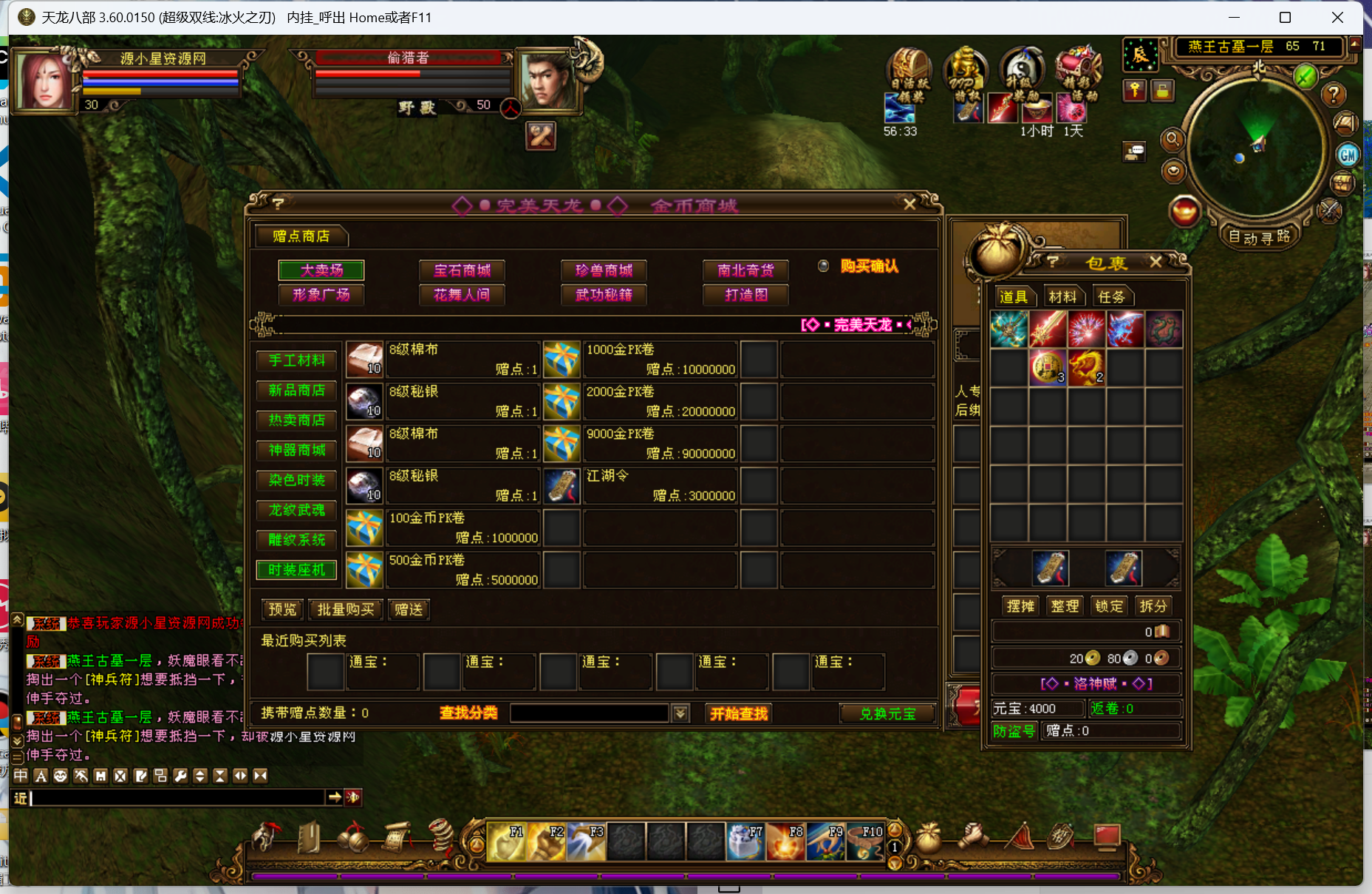This screenshot has height=894, width=1372.
Task: Click 整理 to sort the bag
Action: (x=1065, y=606)
